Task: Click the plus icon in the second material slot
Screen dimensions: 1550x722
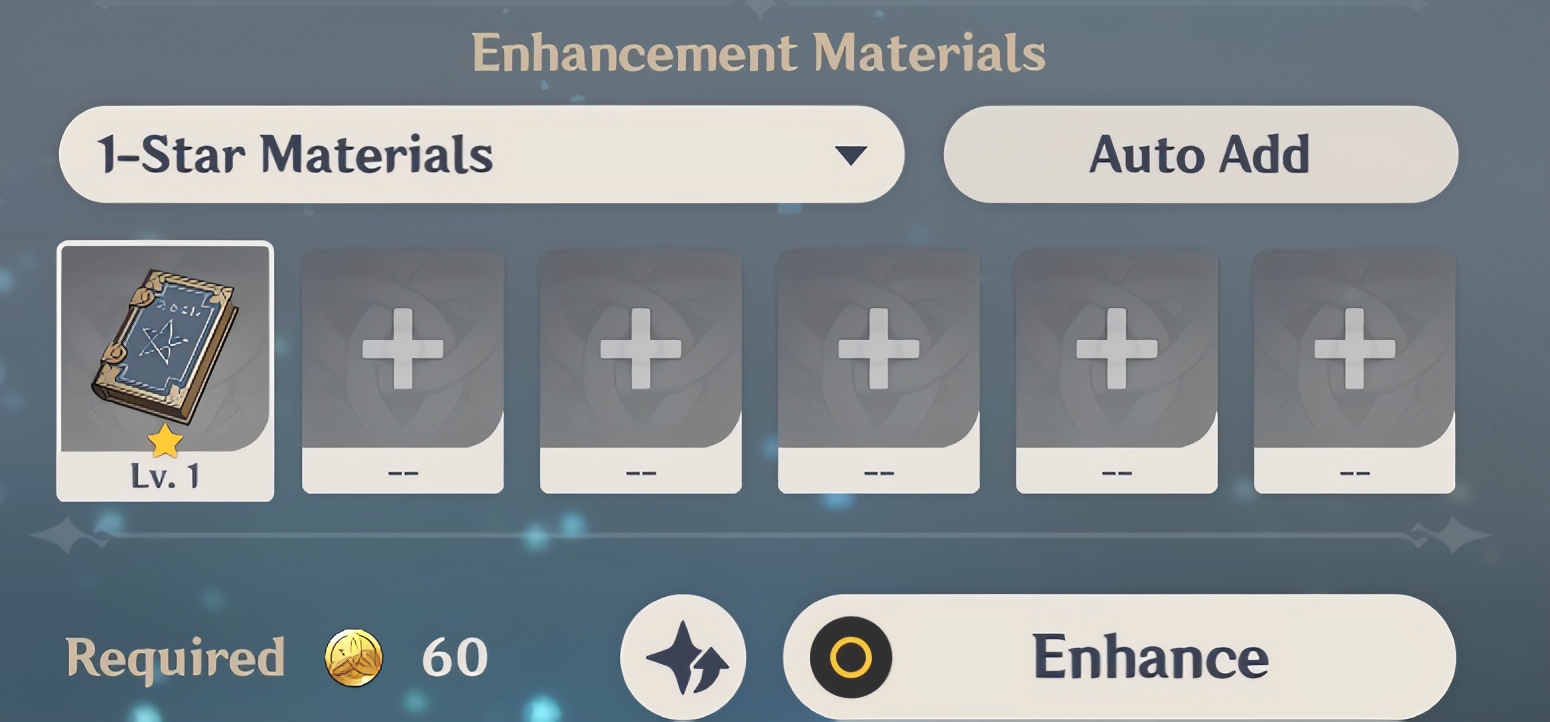Action: click(403, 349)
